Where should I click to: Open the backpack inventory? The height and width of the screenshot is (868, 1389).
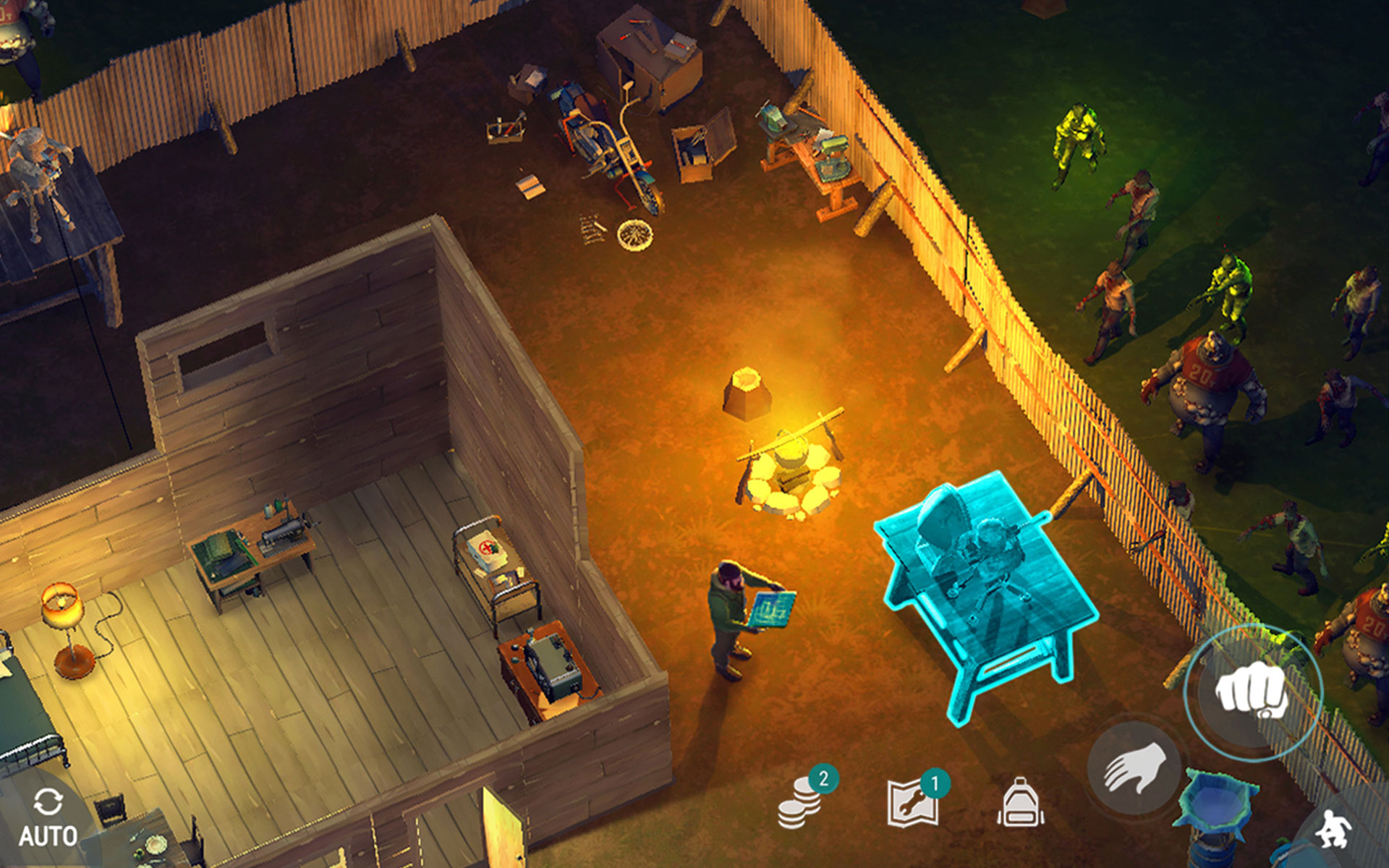point(1020,803)
